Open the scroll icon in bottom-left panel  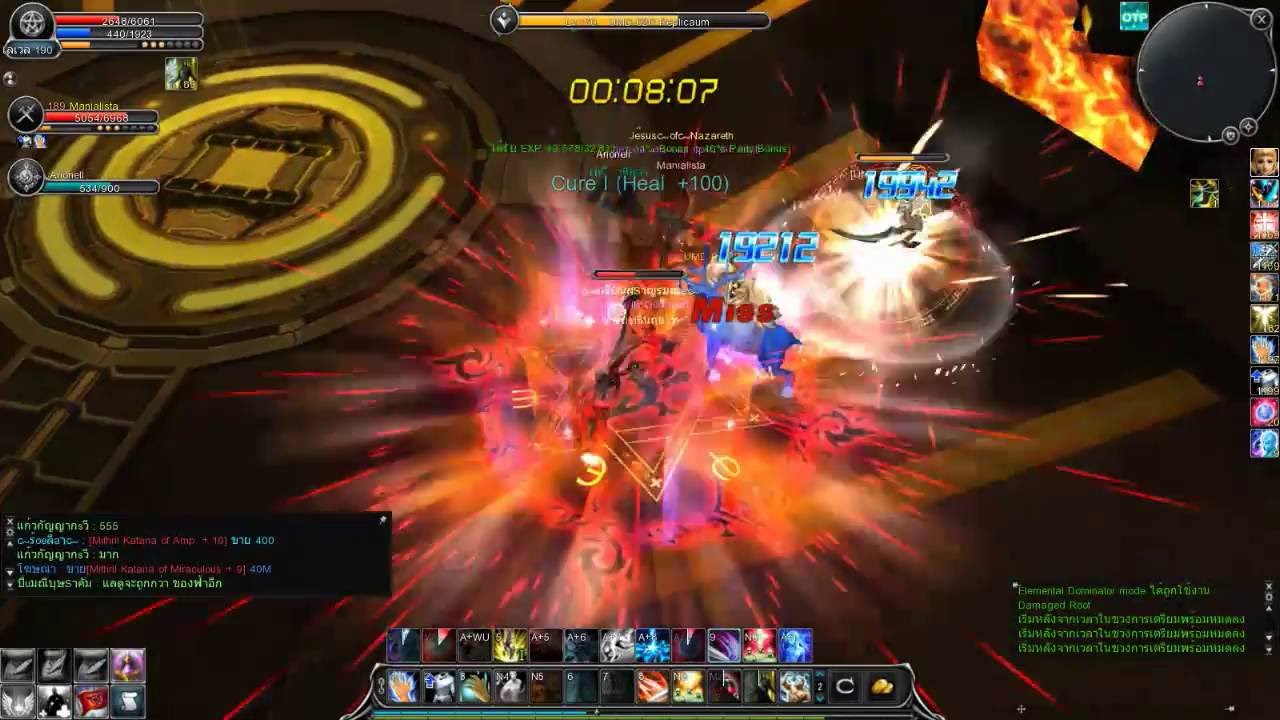point(127,700)
